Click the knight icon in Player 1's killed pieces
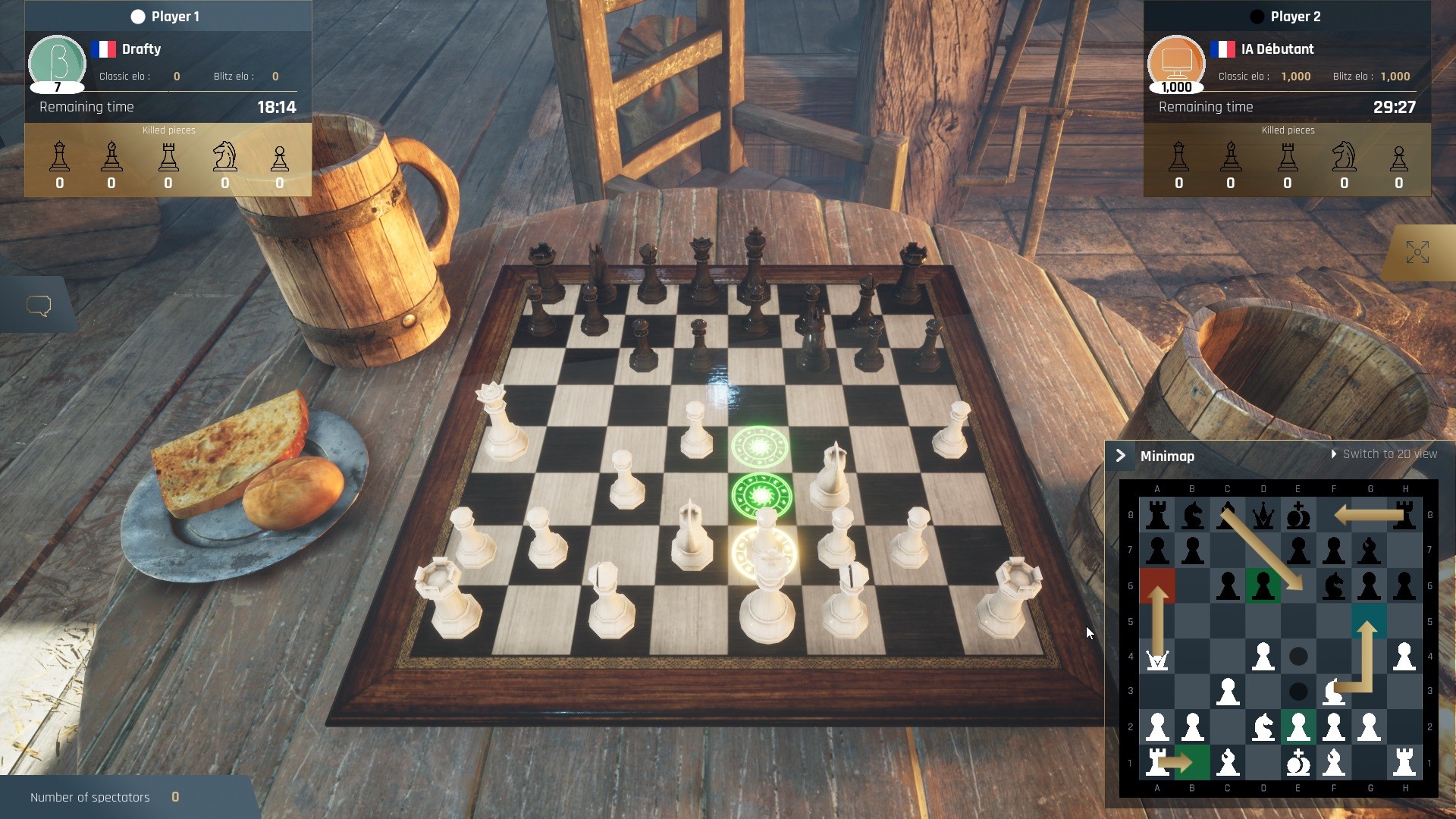Screen dimensions: 1456x819 pos(224,157)
